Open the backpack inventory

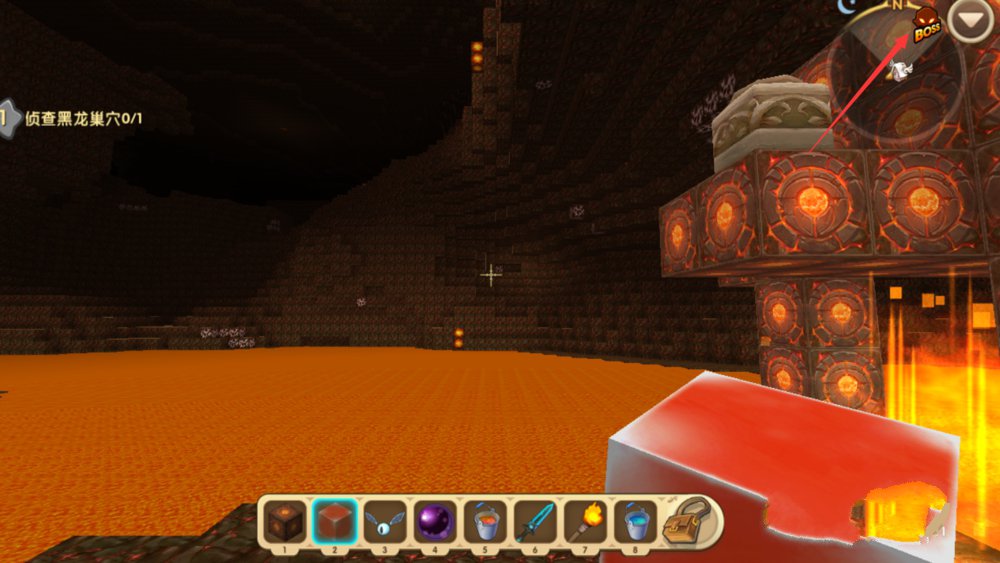[692, 520]
